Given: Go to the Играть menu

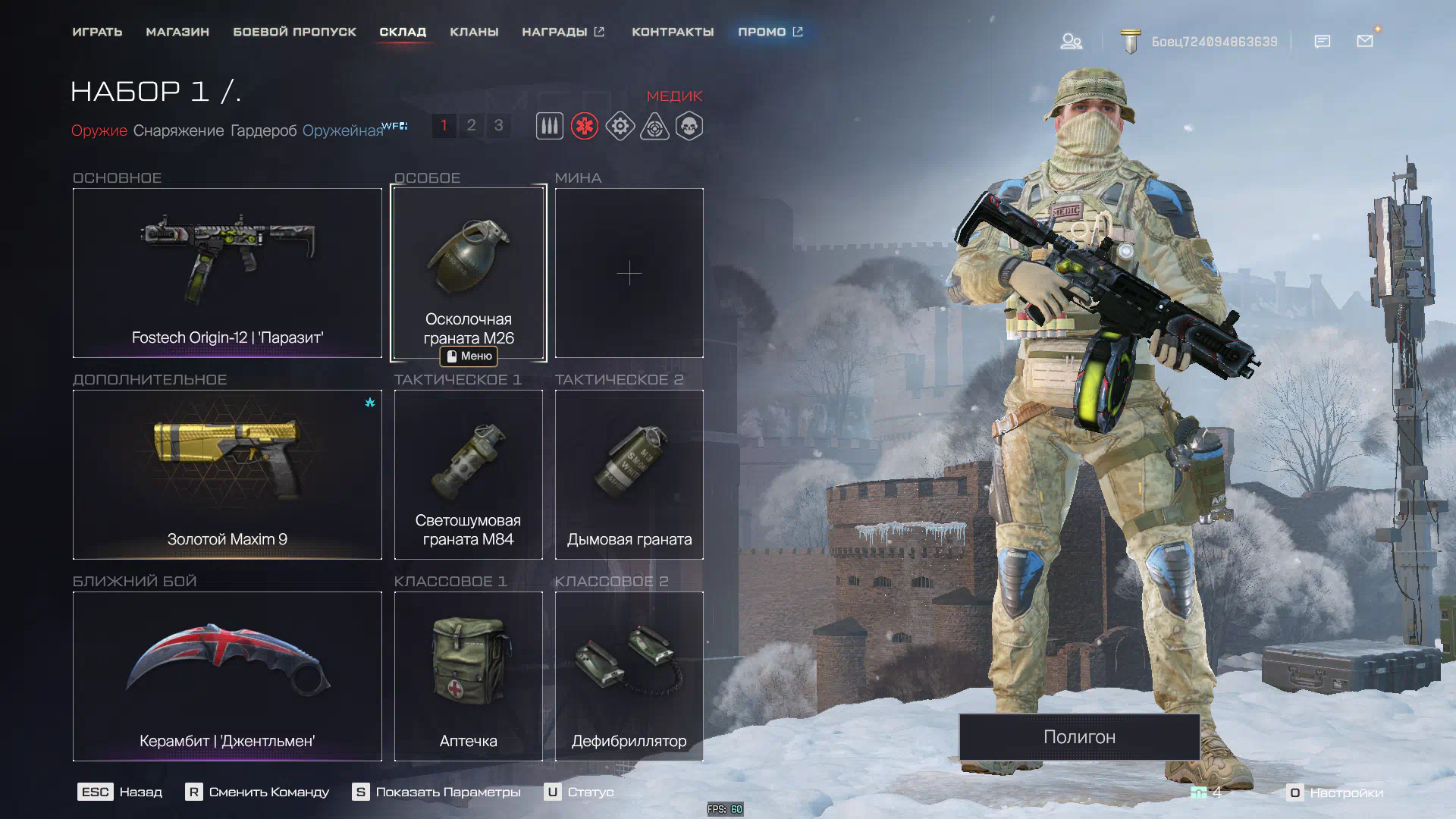Looking at the screenshot, I should click(x=97, y=32).
